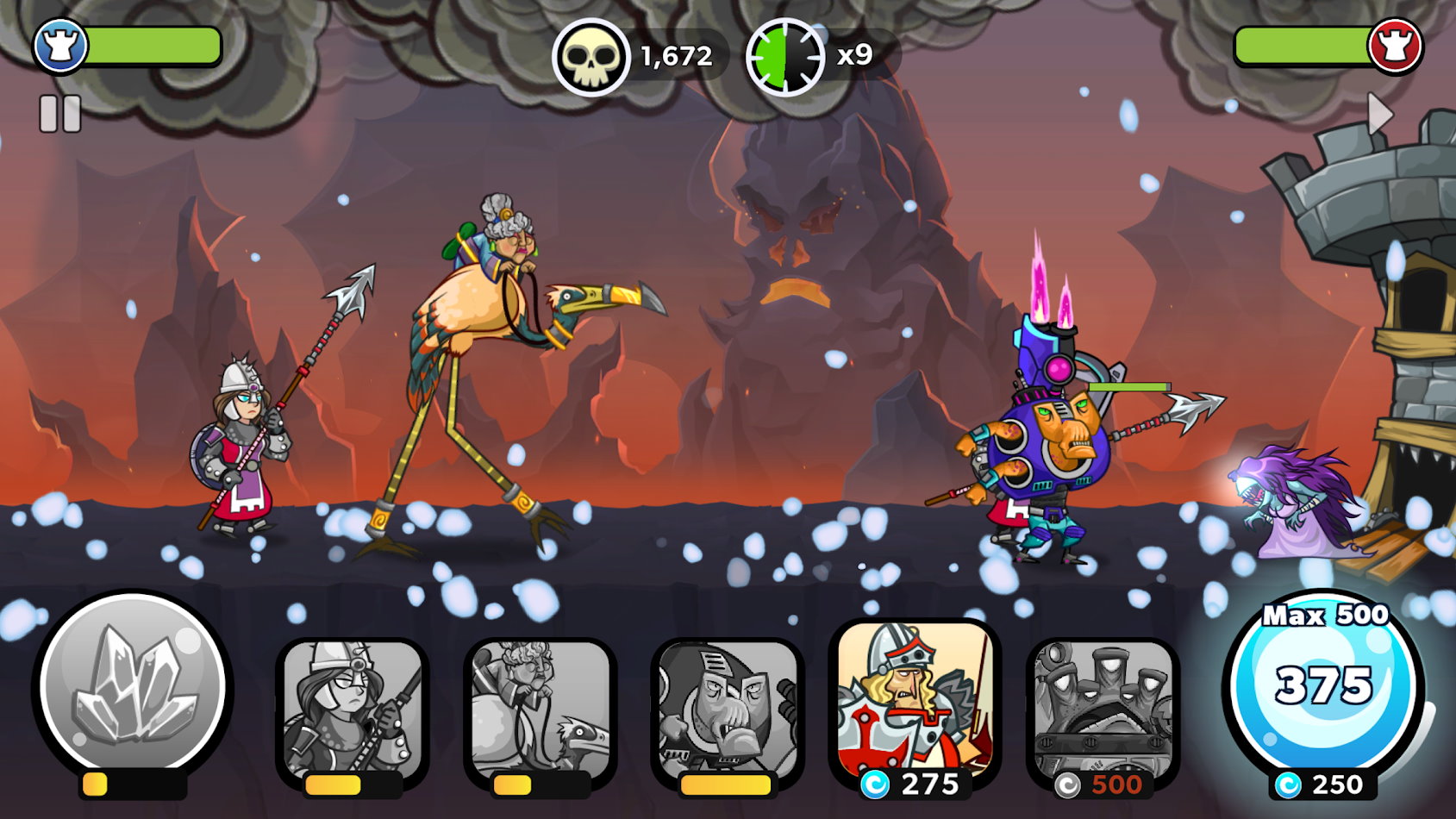Select the elephant mech unit card
Viewport: 1456px width, 819px height.
pyautogui.click(x=727, y=710)
